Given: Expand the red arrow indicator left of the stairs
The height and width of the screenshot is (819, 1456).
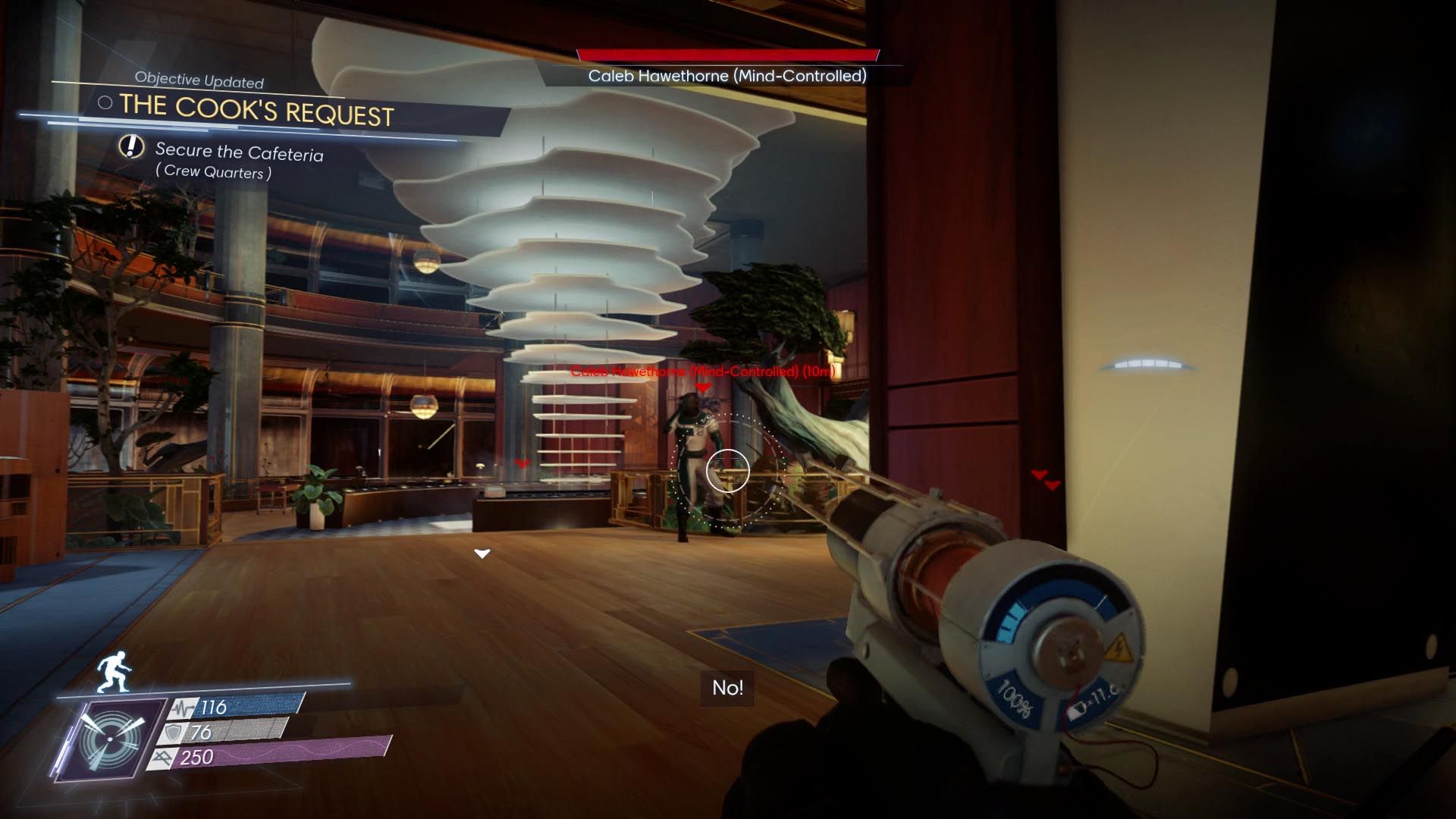Looking at the screenshot, I should 521,463.
